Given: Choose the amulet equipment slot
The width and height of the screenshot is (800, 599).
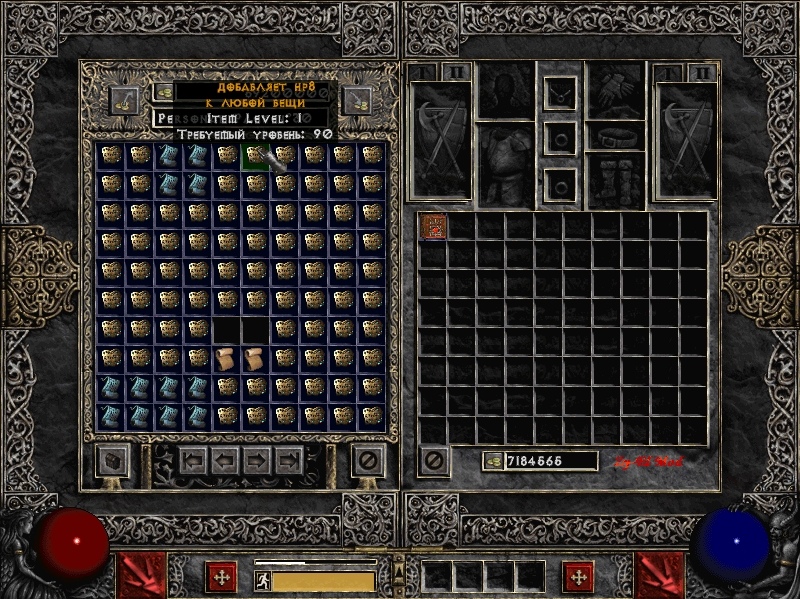Looking at the screenshot, I should [560, 94].
